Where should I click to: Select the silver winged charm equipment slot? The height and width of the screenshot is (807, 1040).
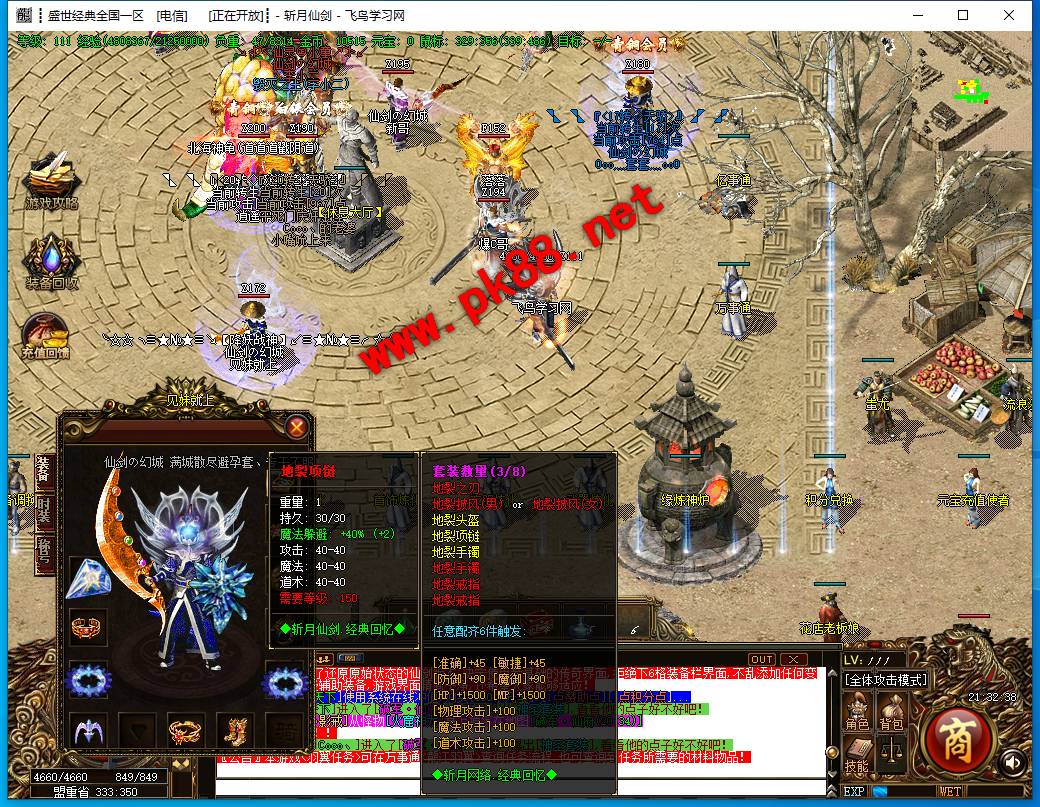click(87, 729)
